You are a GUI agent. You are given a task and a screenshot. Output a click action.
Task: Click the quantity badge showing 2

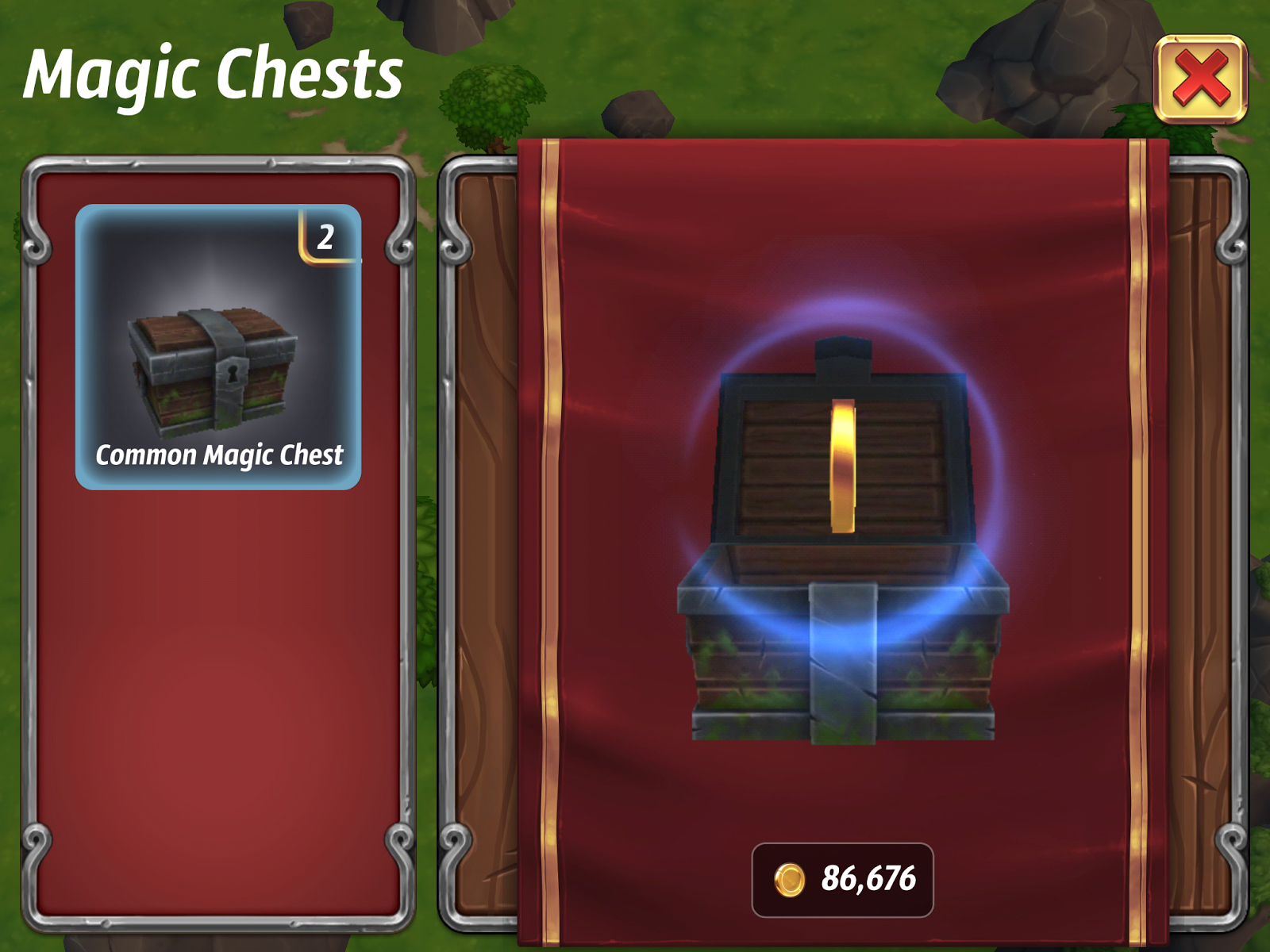(325, 237)
